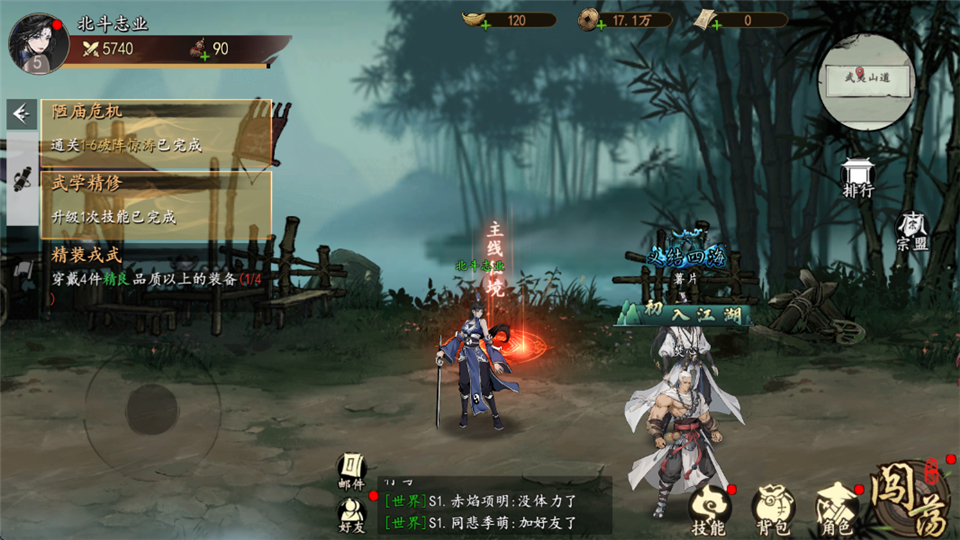Open the 武夷山道 minimap

[866, 82]
